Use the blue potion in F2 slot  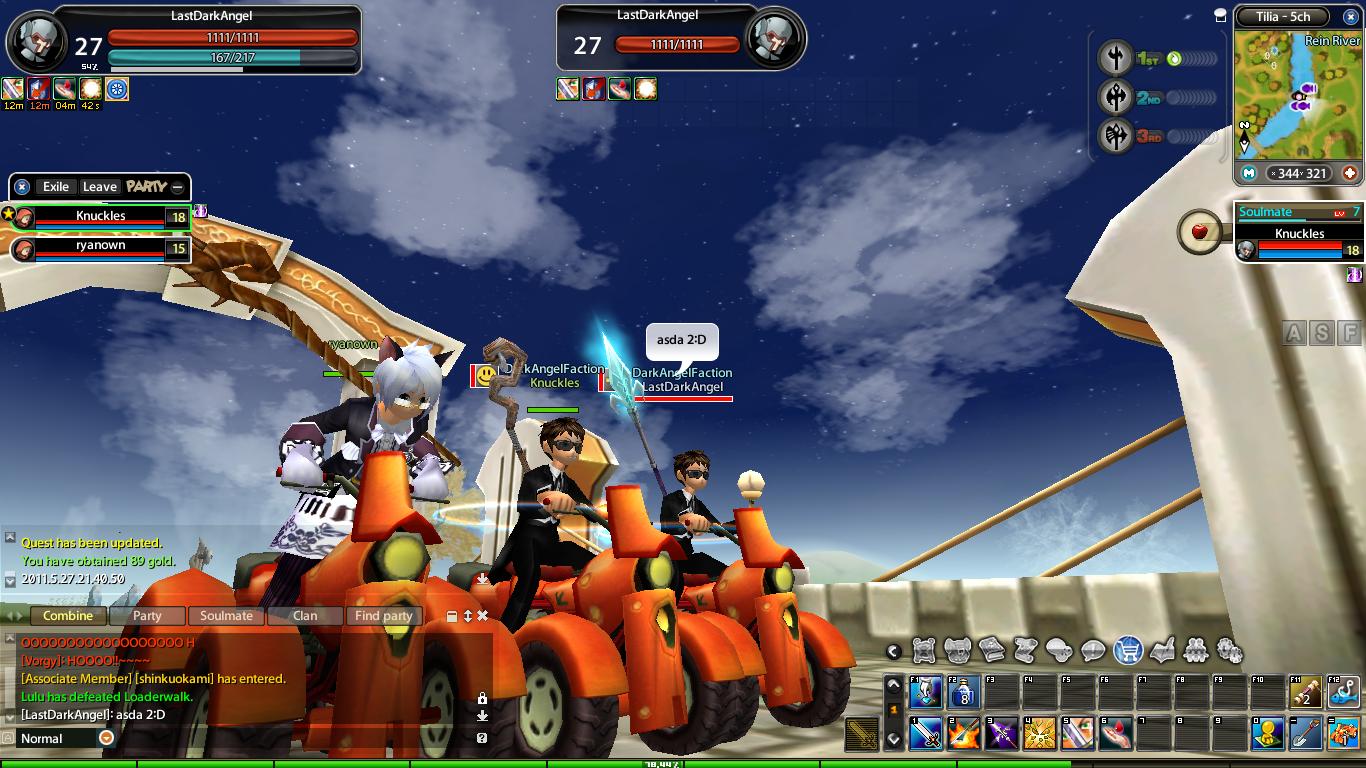964,692
